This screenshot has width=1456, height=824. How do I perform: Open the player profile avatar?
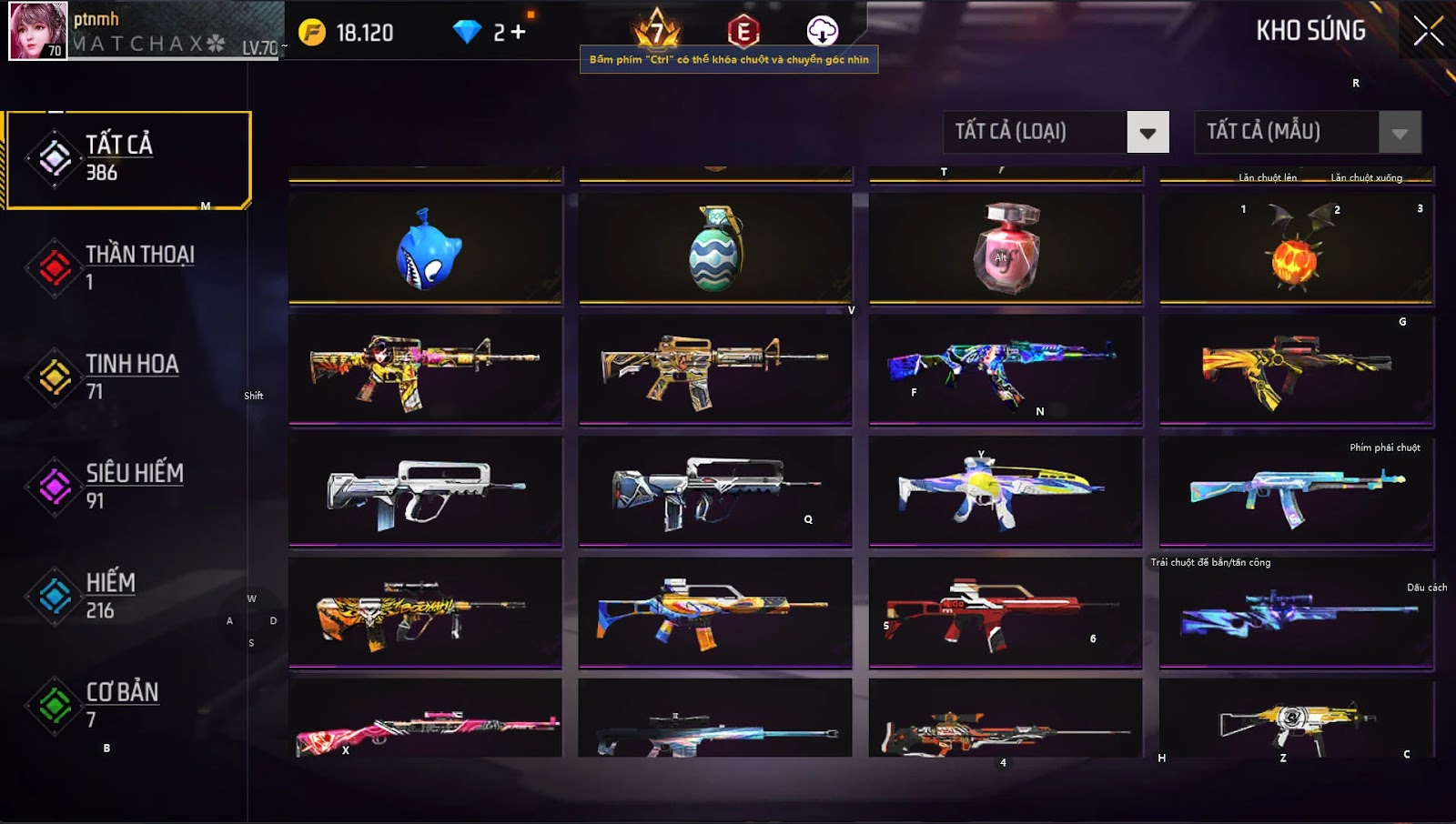38,31
